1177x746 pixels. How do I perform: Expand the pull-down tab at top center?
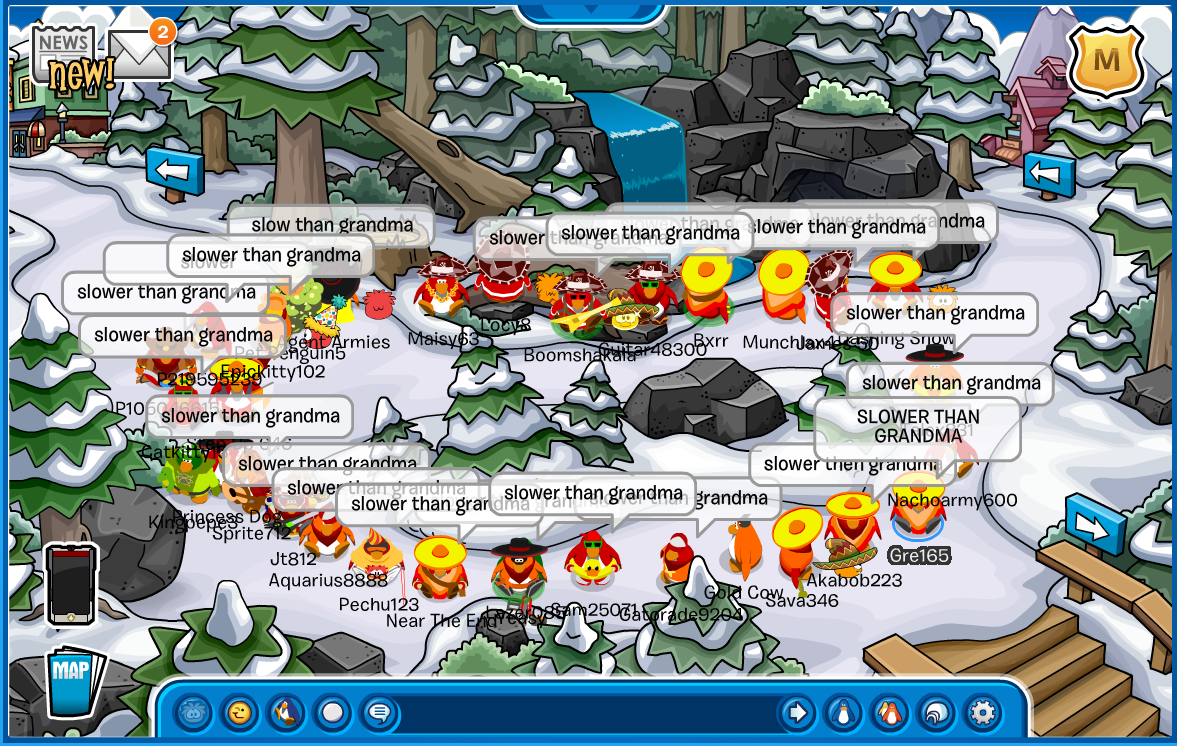click(x=592, y=10)
